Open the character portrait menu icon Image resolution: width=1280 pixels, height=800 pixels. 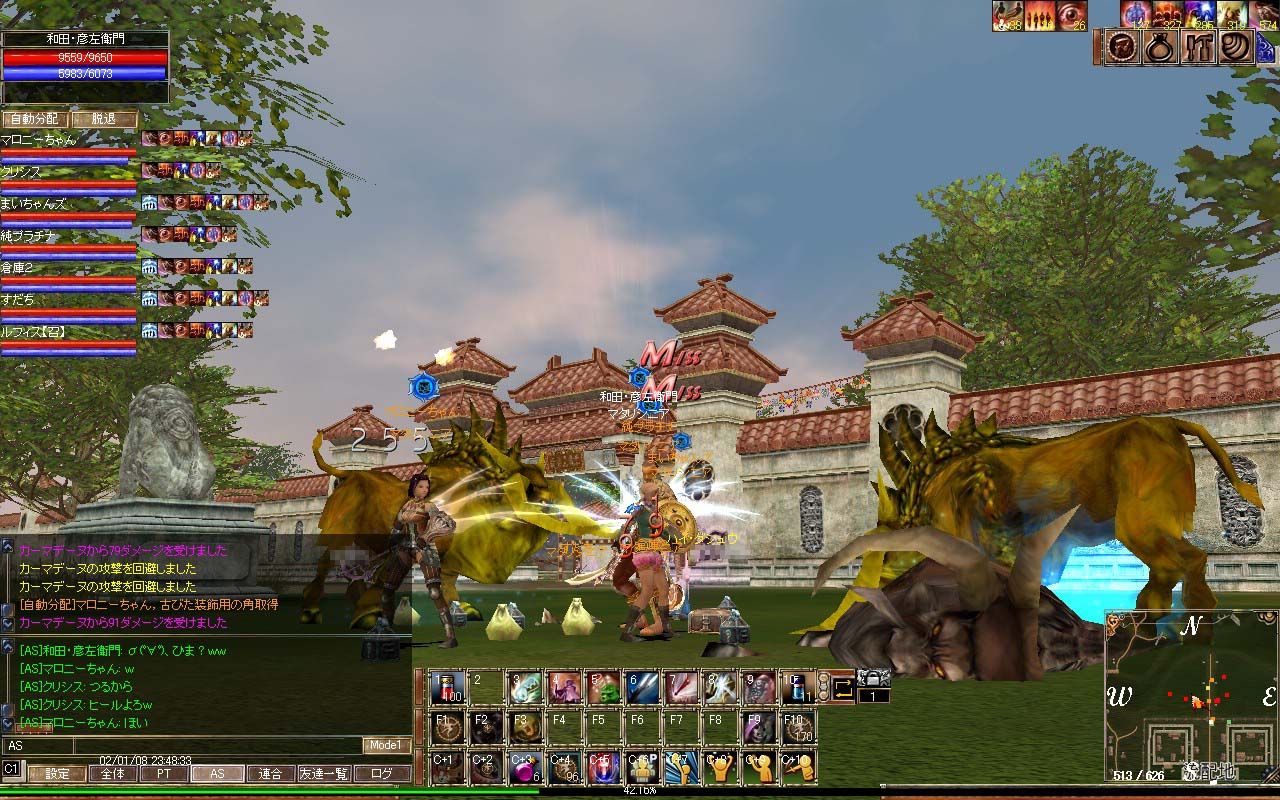coord(1124,46)
